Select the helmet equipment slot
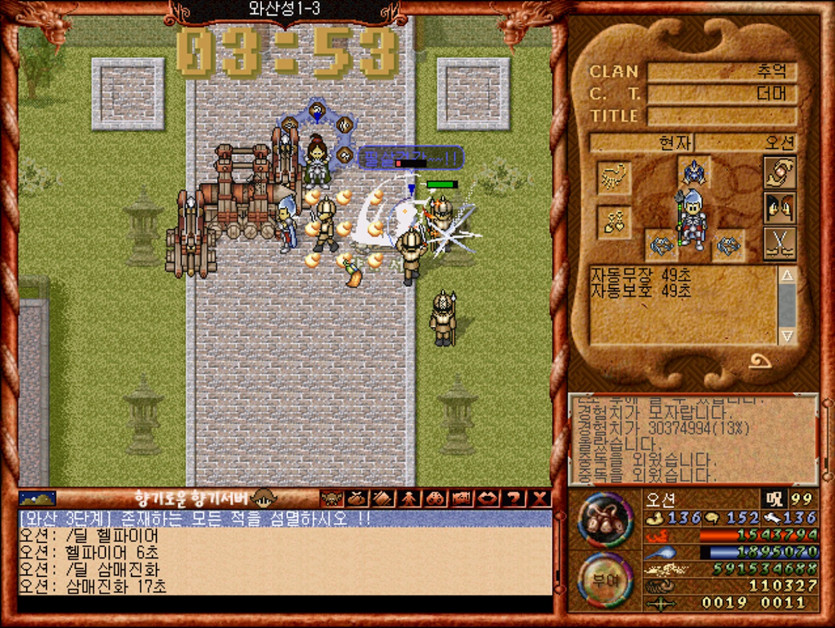This screenshot has width=835, height=628. tap(693, 171)
